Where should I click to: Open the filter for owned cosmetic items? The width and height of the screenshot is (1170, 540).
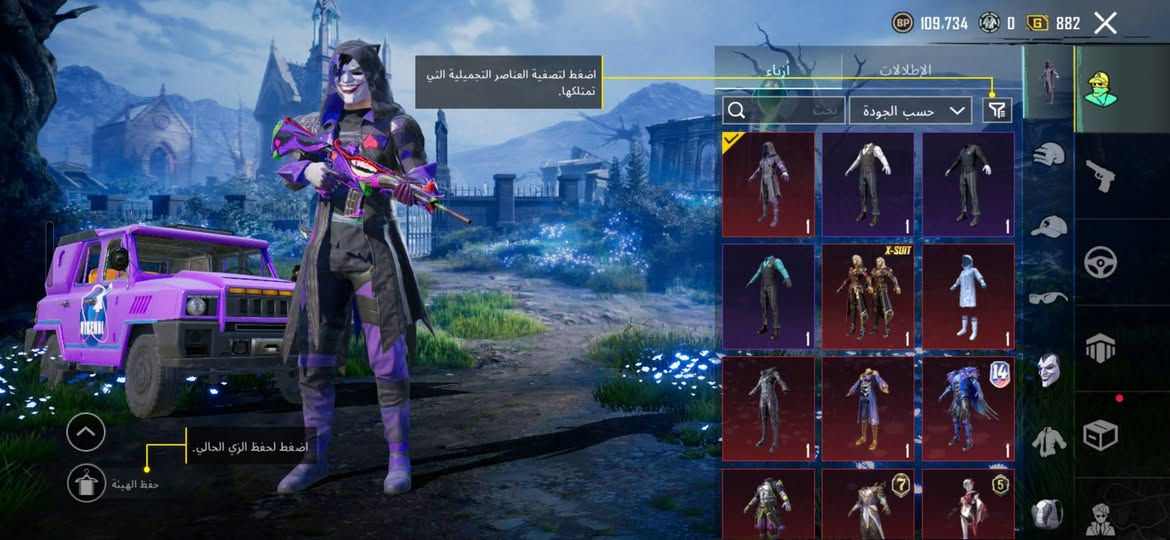point(996,110)
